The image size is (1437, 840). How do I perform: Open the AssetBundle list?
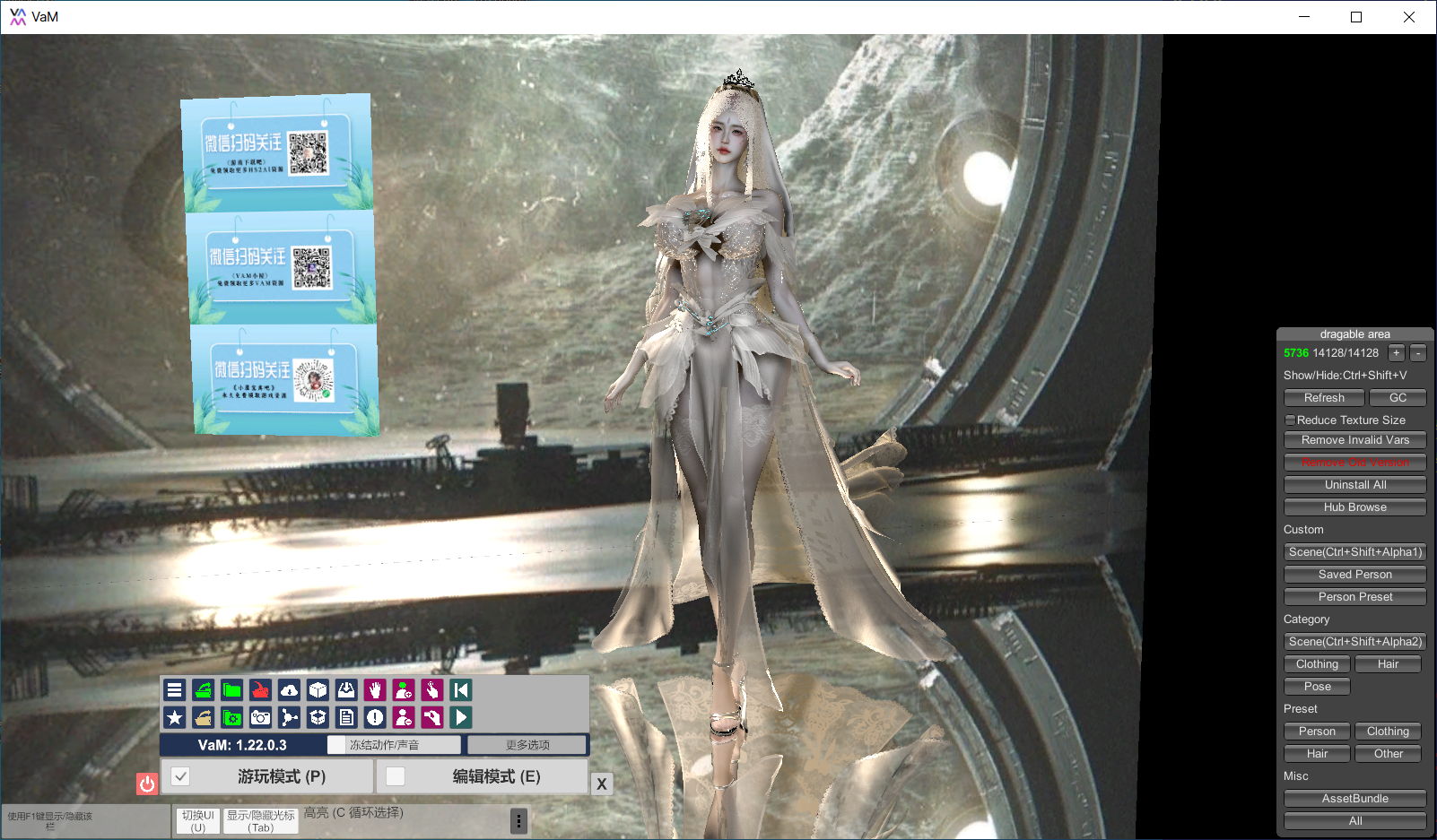(1354, 799)
